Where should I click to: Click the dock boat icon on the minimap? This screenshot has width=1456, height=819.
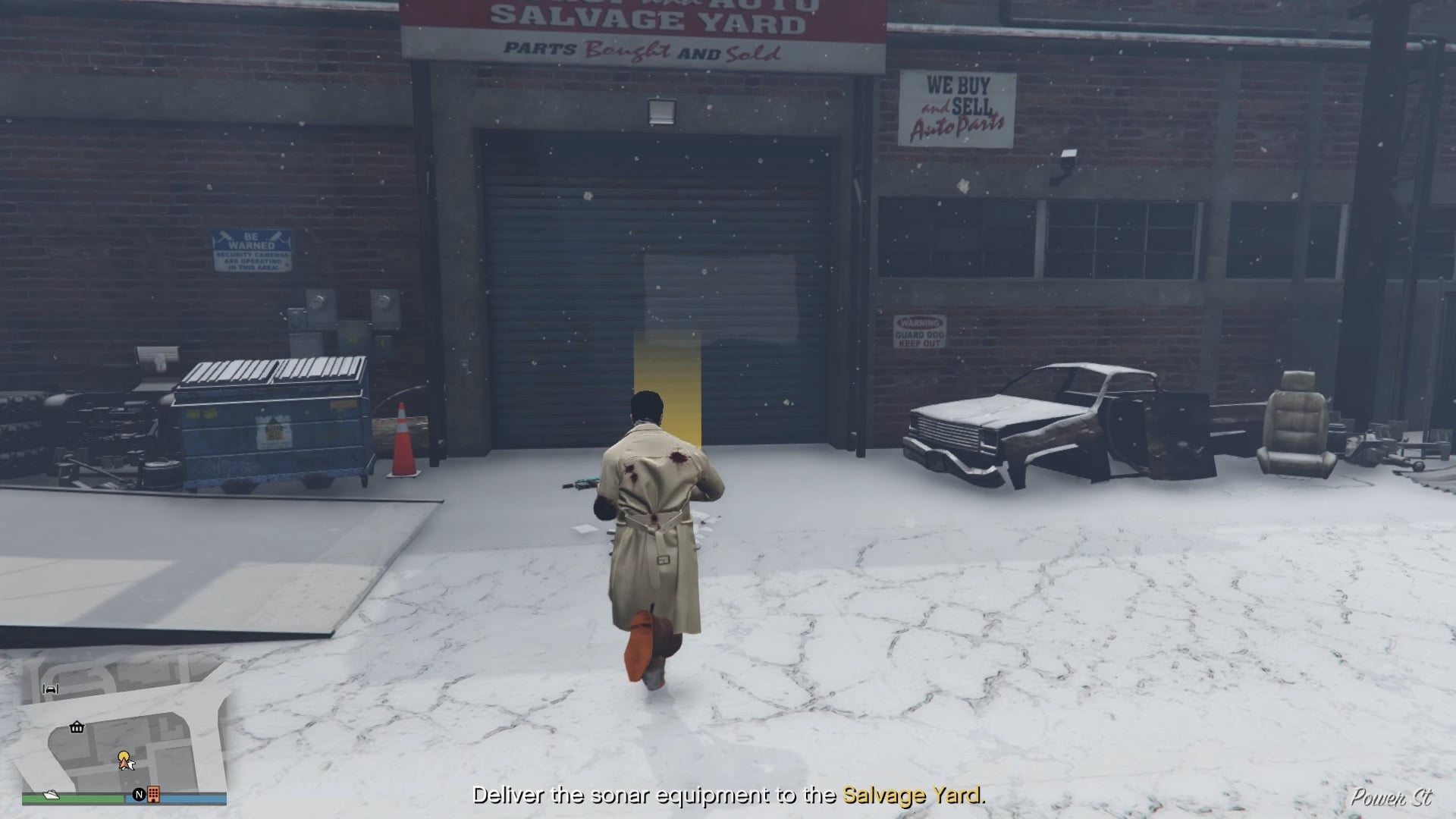pyautogui.click(x=51, y=795)
